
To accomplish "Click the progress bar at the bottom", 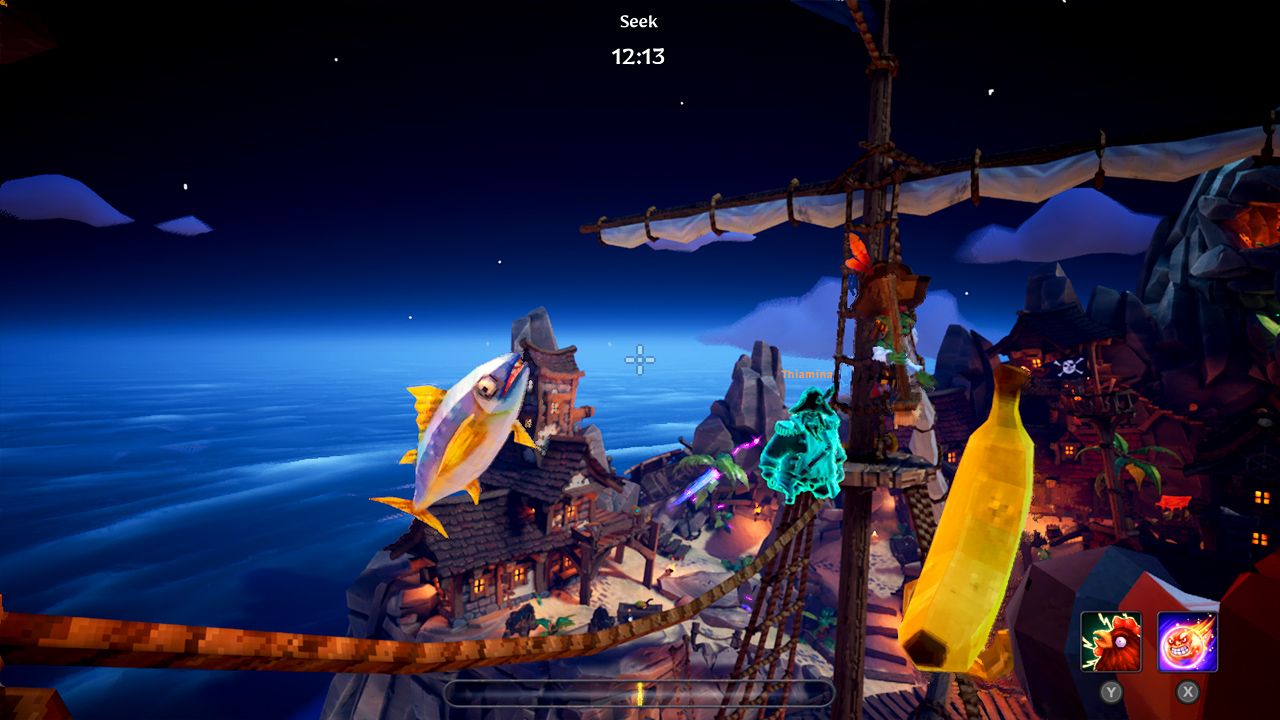I will [640, 693].
